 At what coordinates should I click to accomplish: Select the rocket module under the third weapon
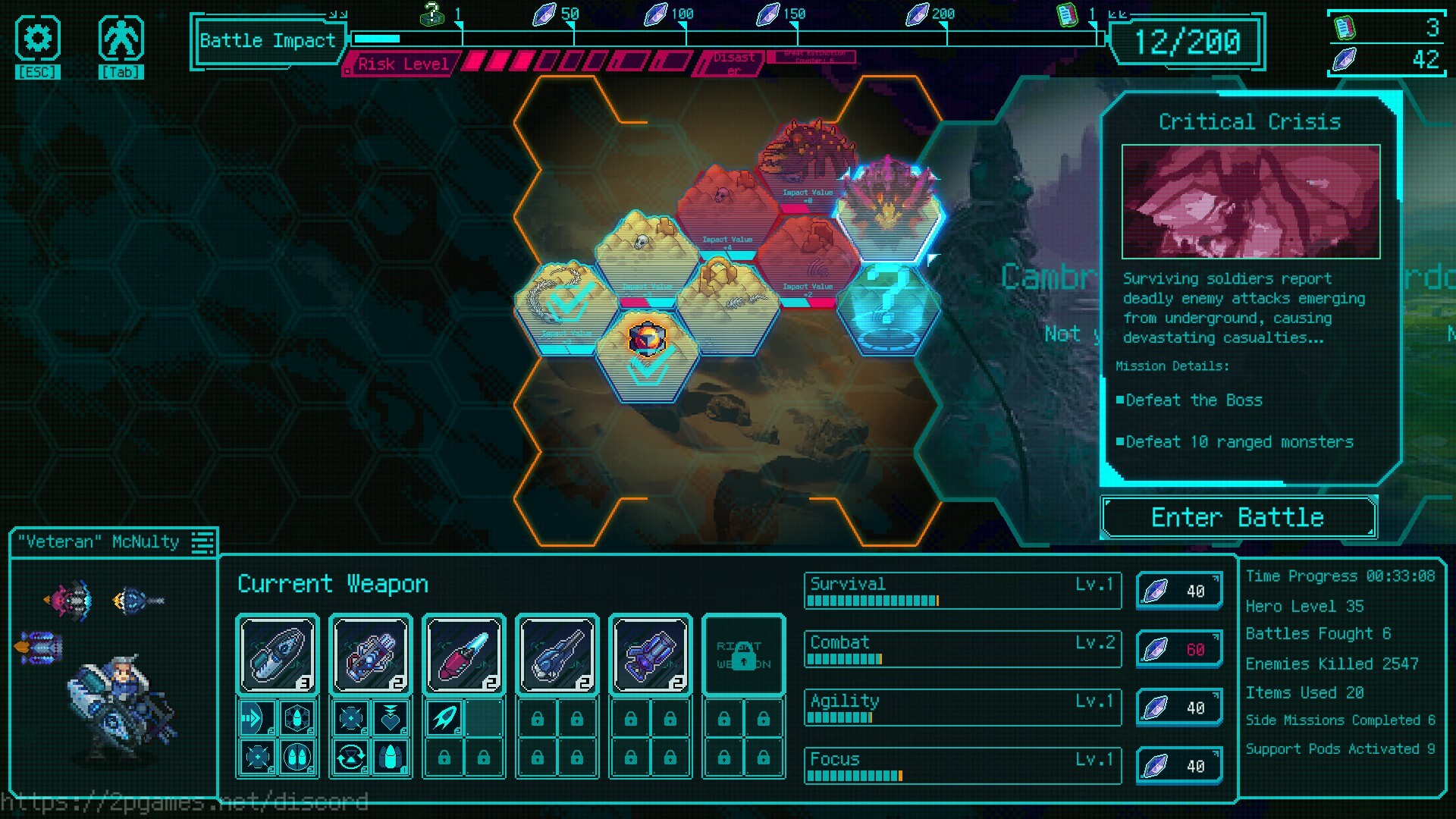[444, 717]
